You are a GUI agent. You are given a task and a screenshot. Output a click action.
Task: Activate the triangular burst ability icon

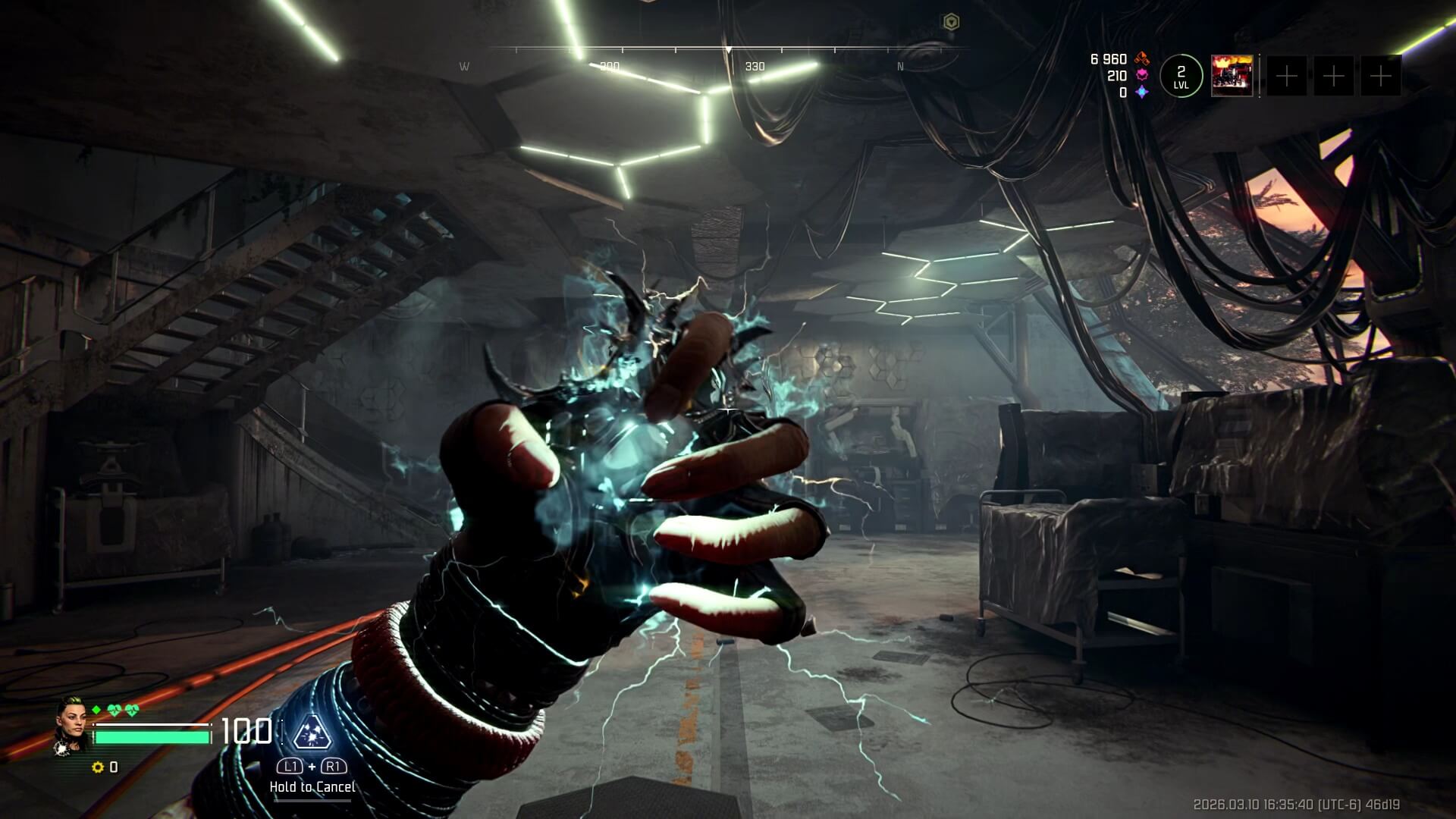coord(312,732)
